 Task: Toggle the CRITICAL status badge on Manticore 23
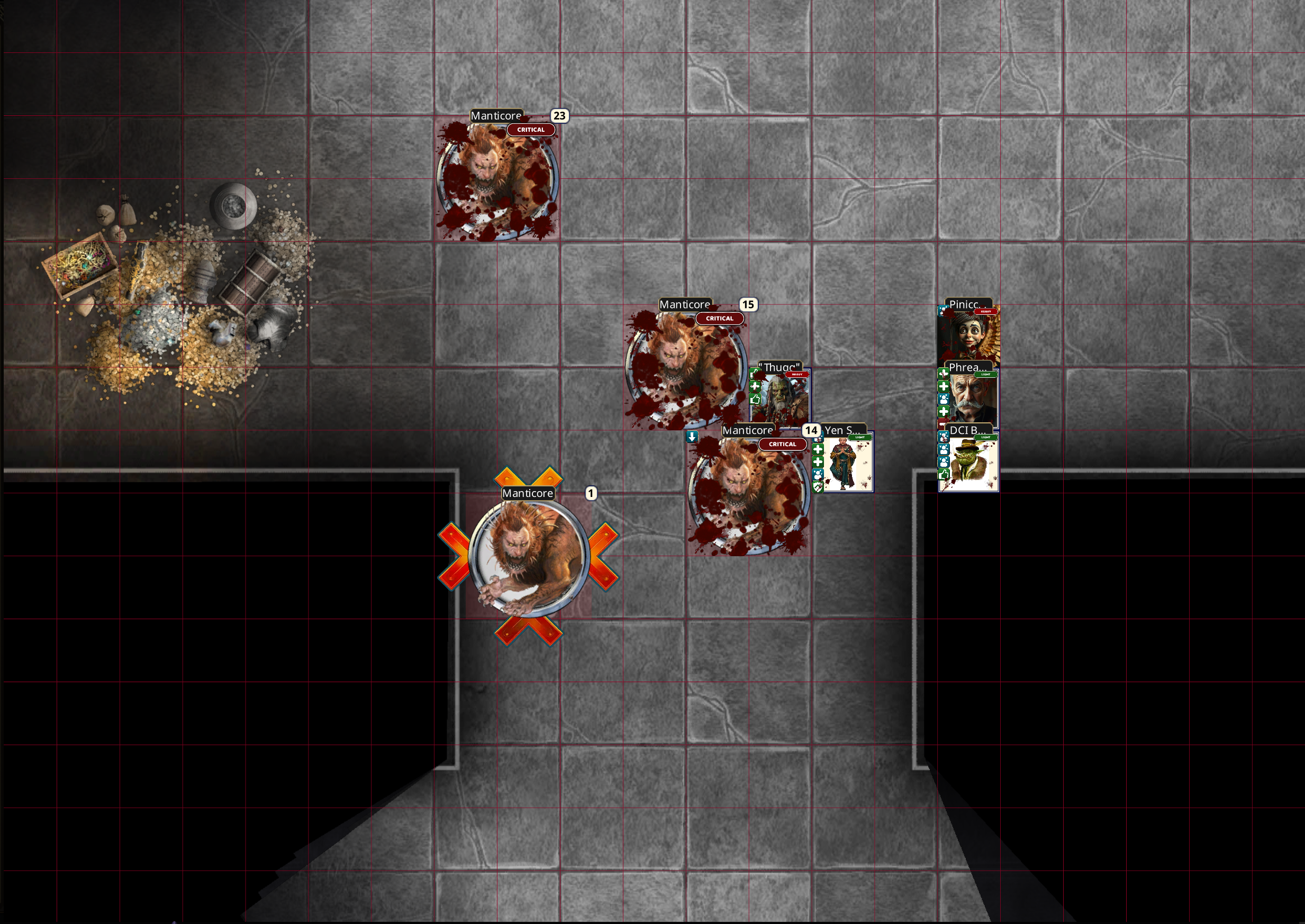coord(530,130)
